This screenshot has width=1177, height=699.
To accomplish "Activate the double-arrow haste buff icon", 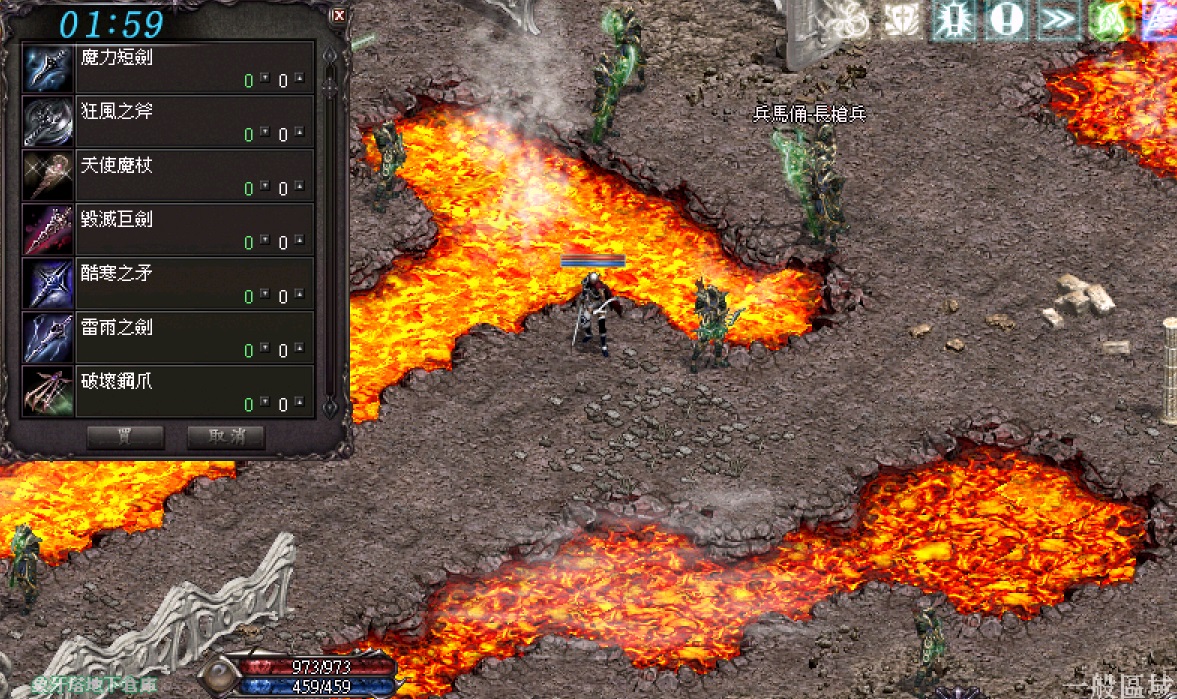I will click(1056, 20).
